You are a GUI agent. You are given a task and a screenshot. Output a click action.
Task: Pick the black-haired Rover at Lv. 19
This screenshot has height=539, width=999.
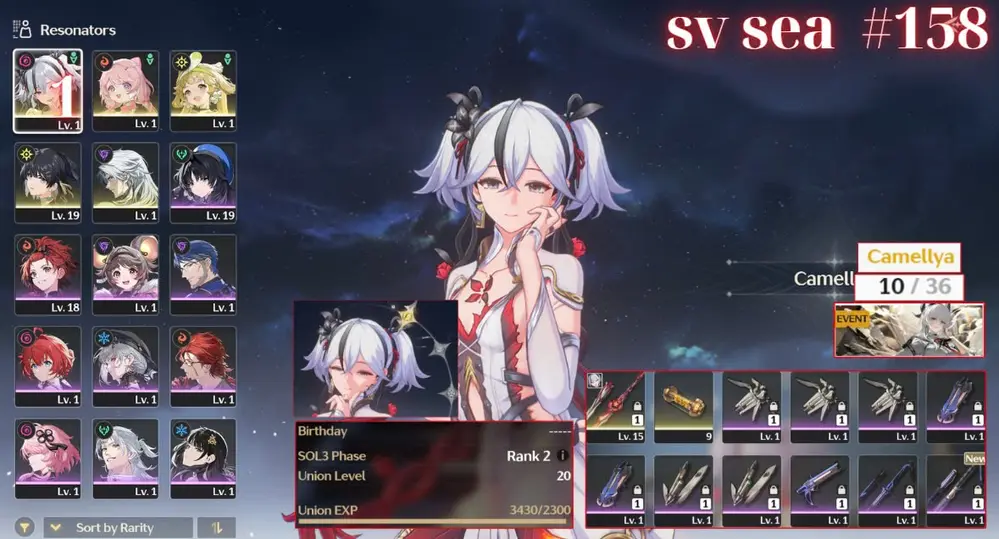(47, 183)
